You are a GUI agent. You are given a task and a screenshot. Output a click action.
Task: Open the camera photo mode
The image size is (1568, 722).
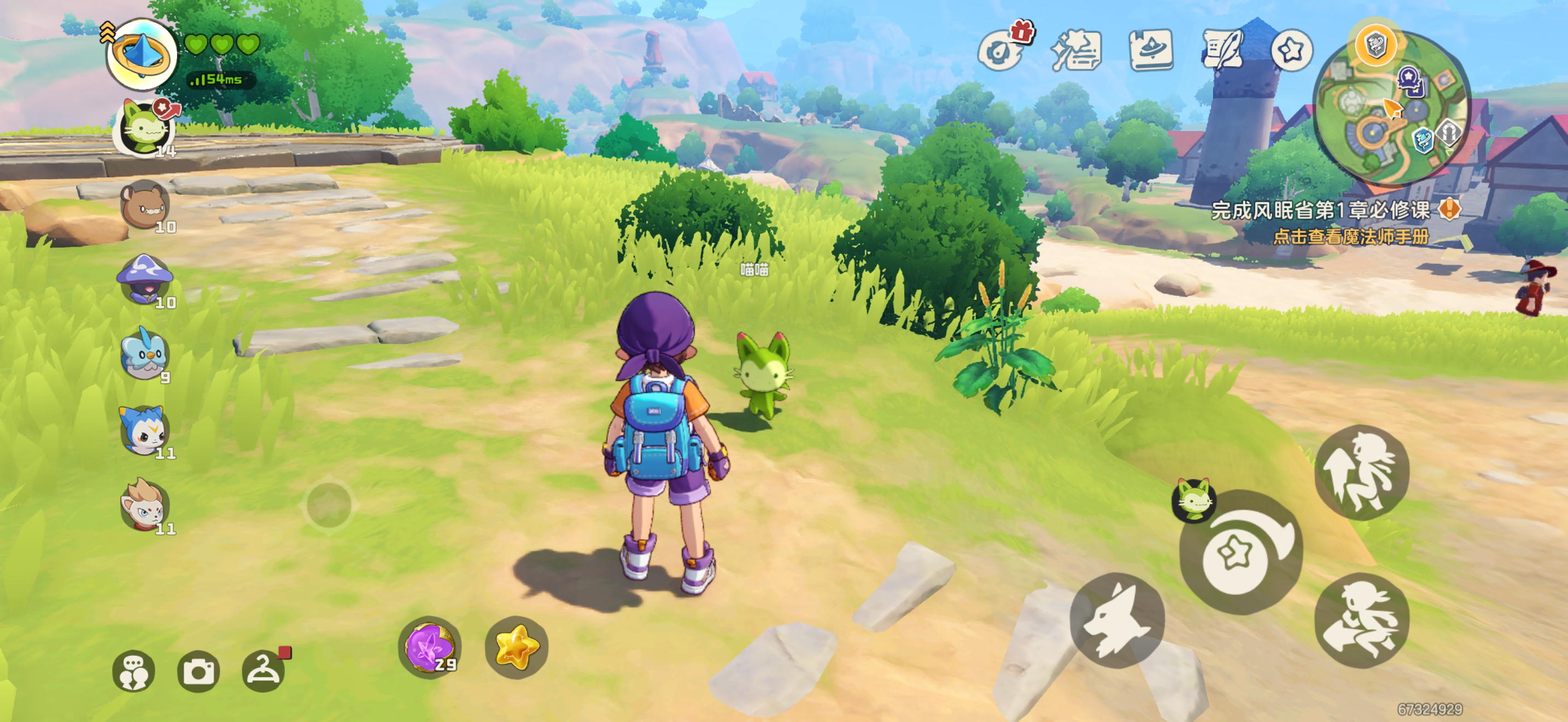198,671
